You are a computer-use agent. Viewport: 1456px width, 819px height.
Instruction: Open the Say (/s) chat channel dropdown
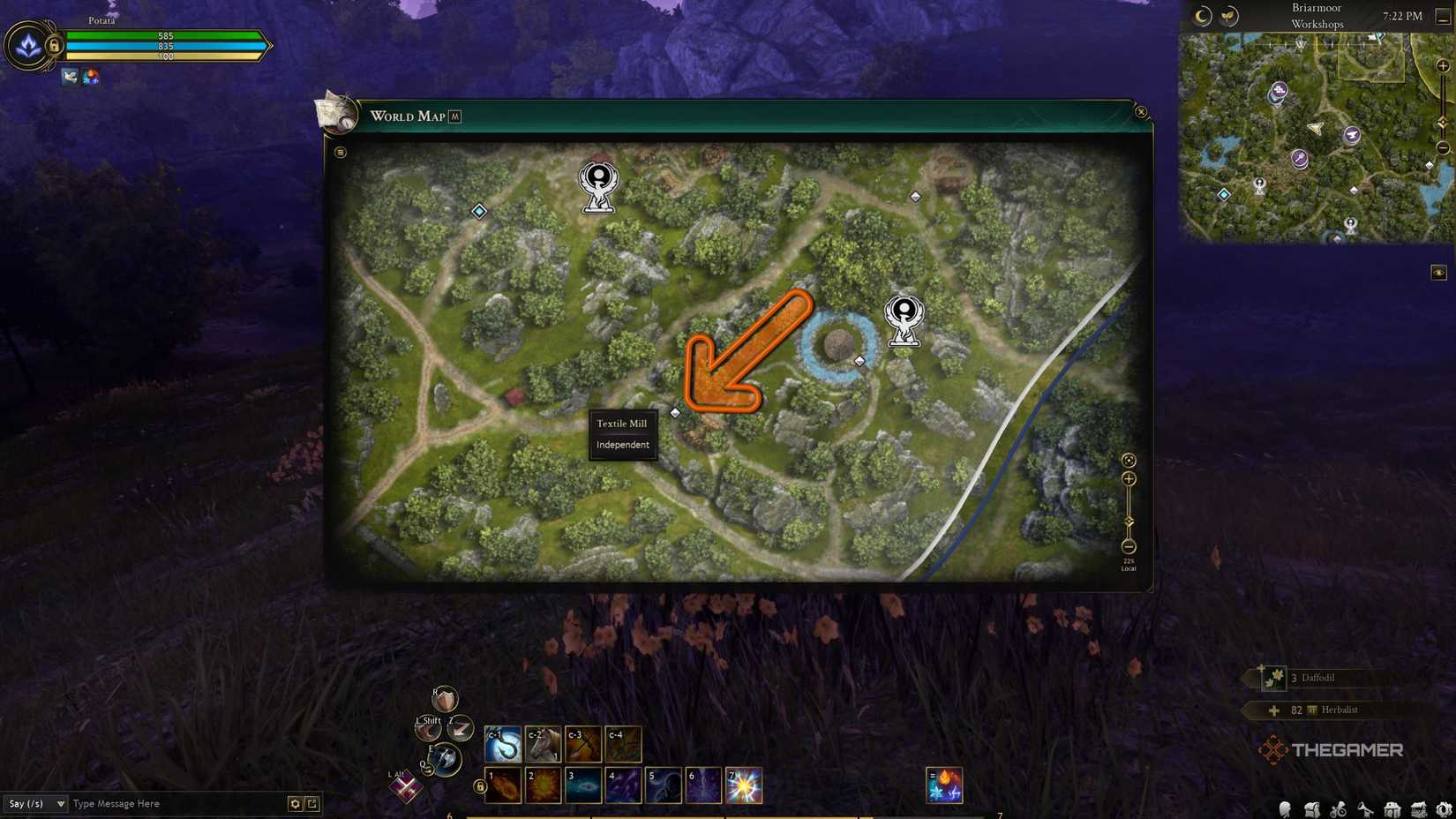(34, 804)
